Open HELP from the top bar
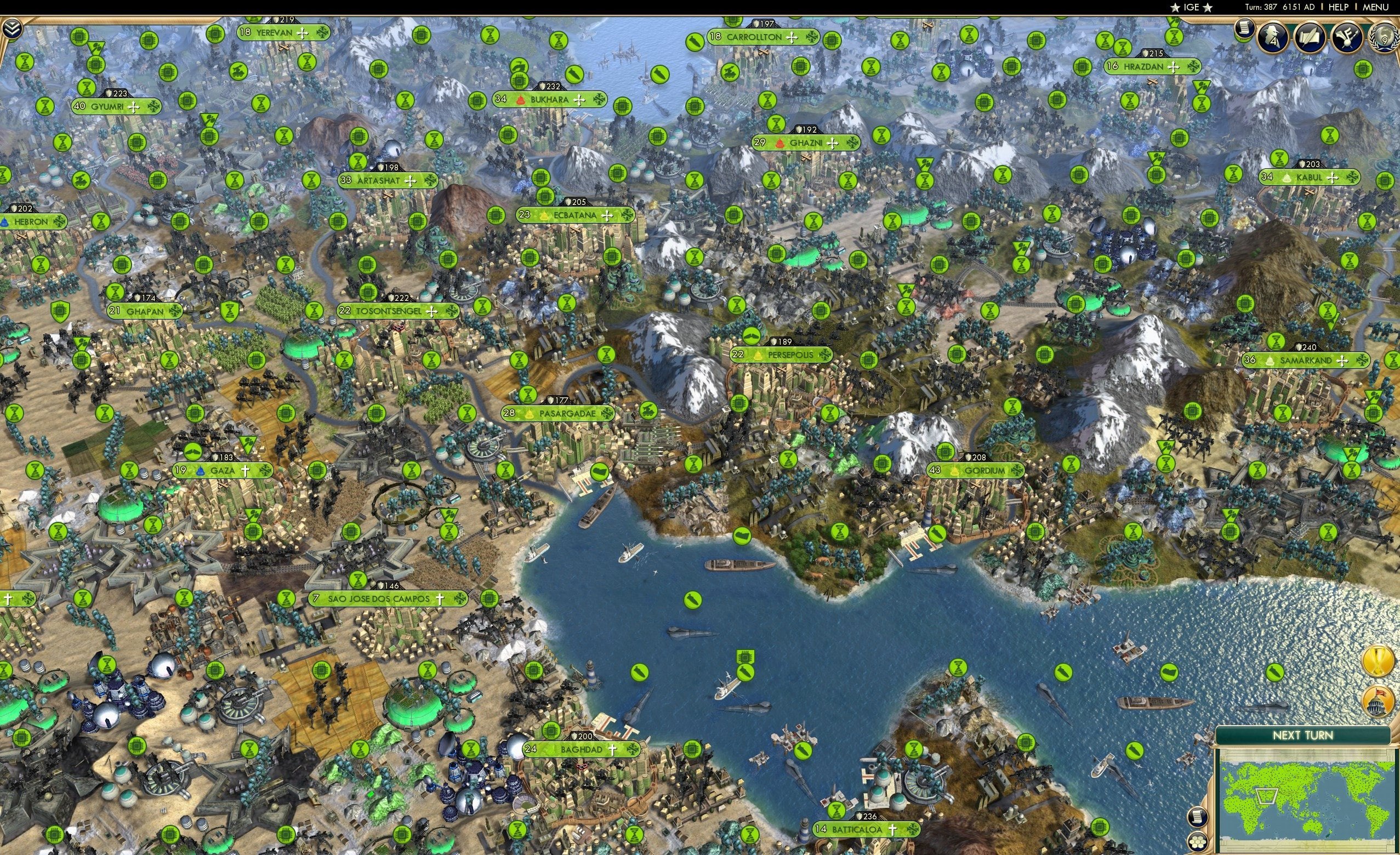The height and width of the screenshot is (855, 1400). 1338,7
